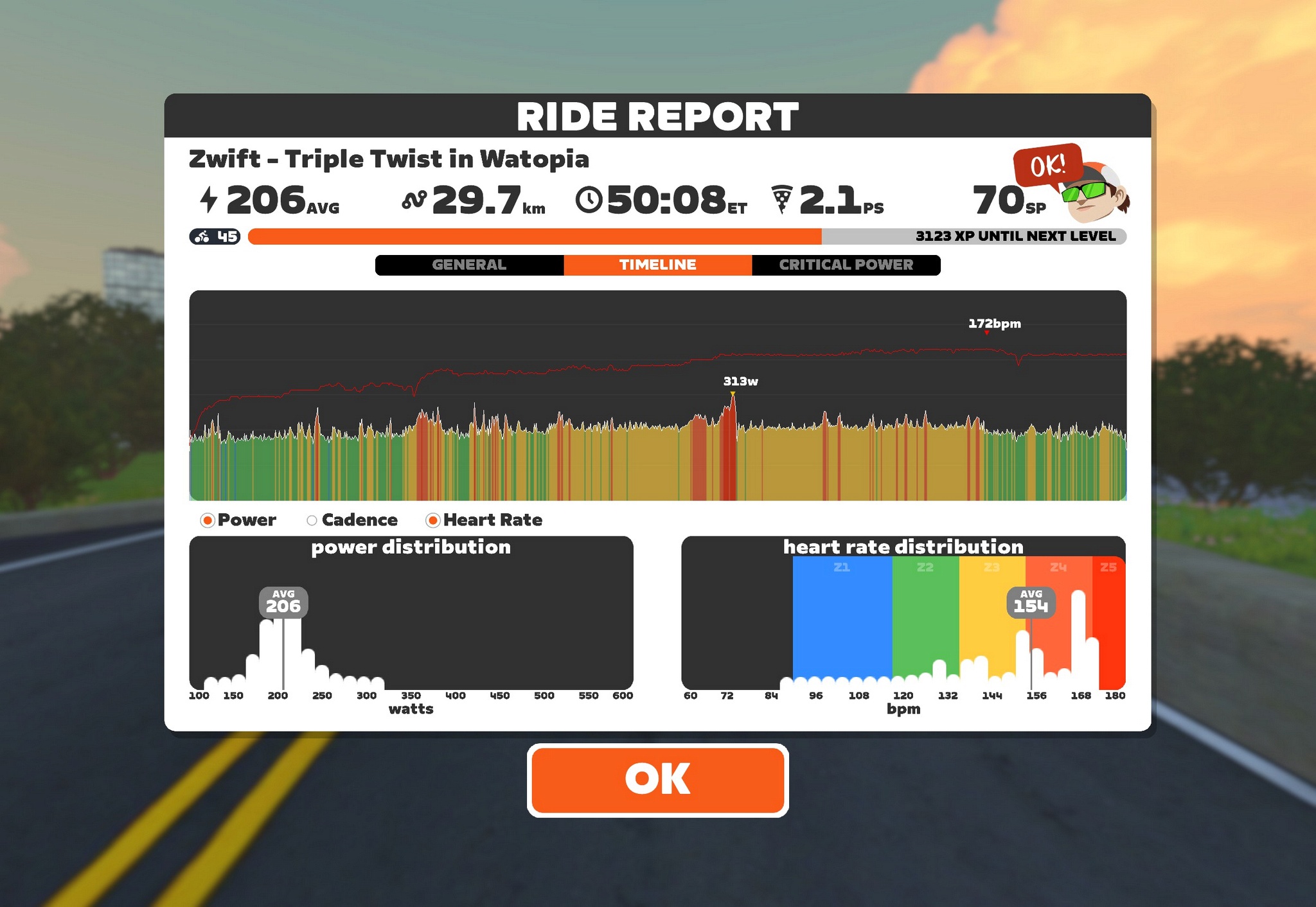Toggle the Power graph option
The height and width of the screenshot is (907, 1316).
(x=208, y=520)
